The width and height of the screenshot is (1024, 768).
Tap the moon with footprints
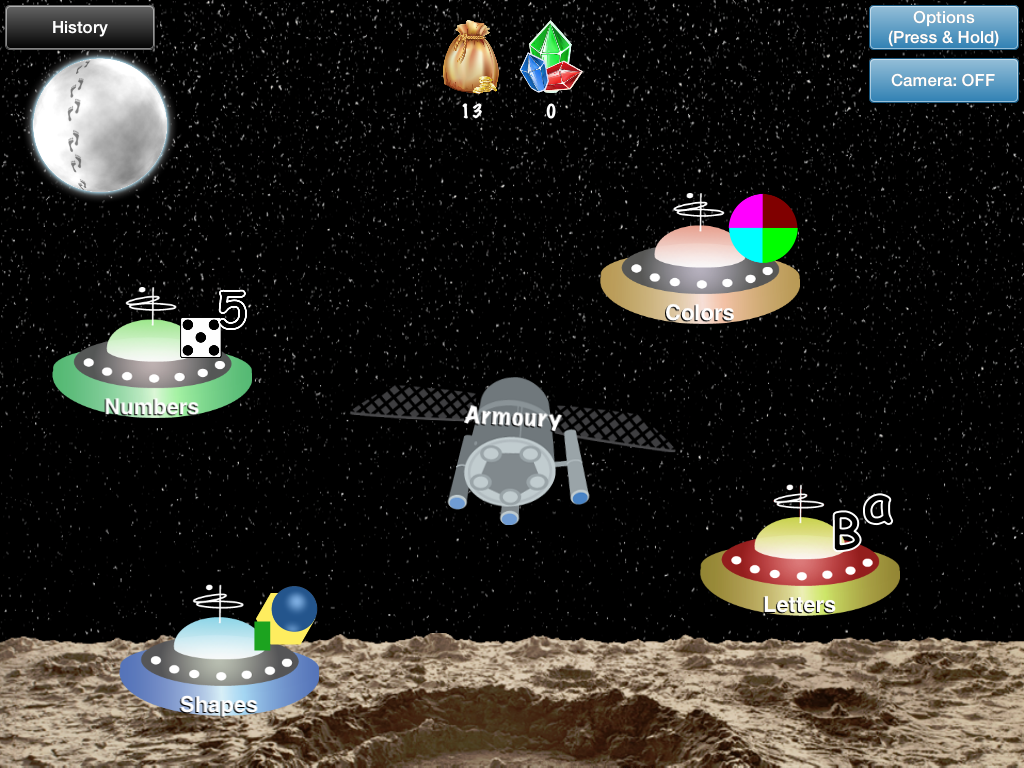100,124
